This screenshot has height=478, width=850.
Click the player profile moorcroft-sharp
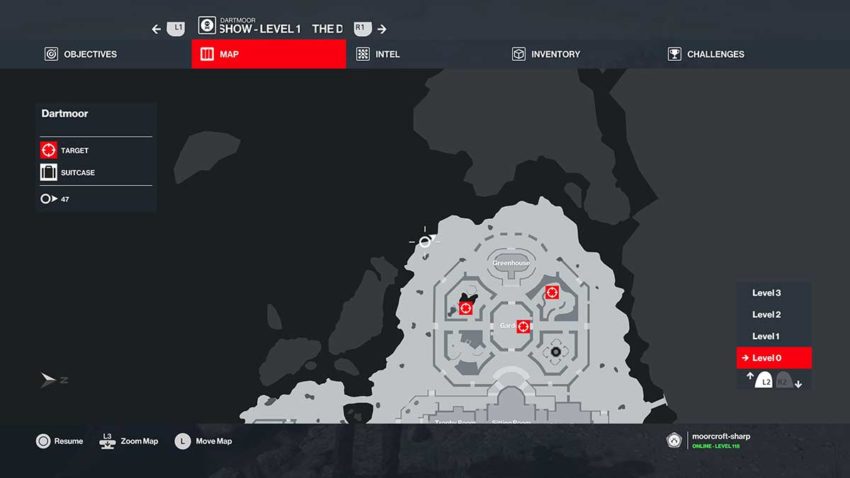coord(718,440)
